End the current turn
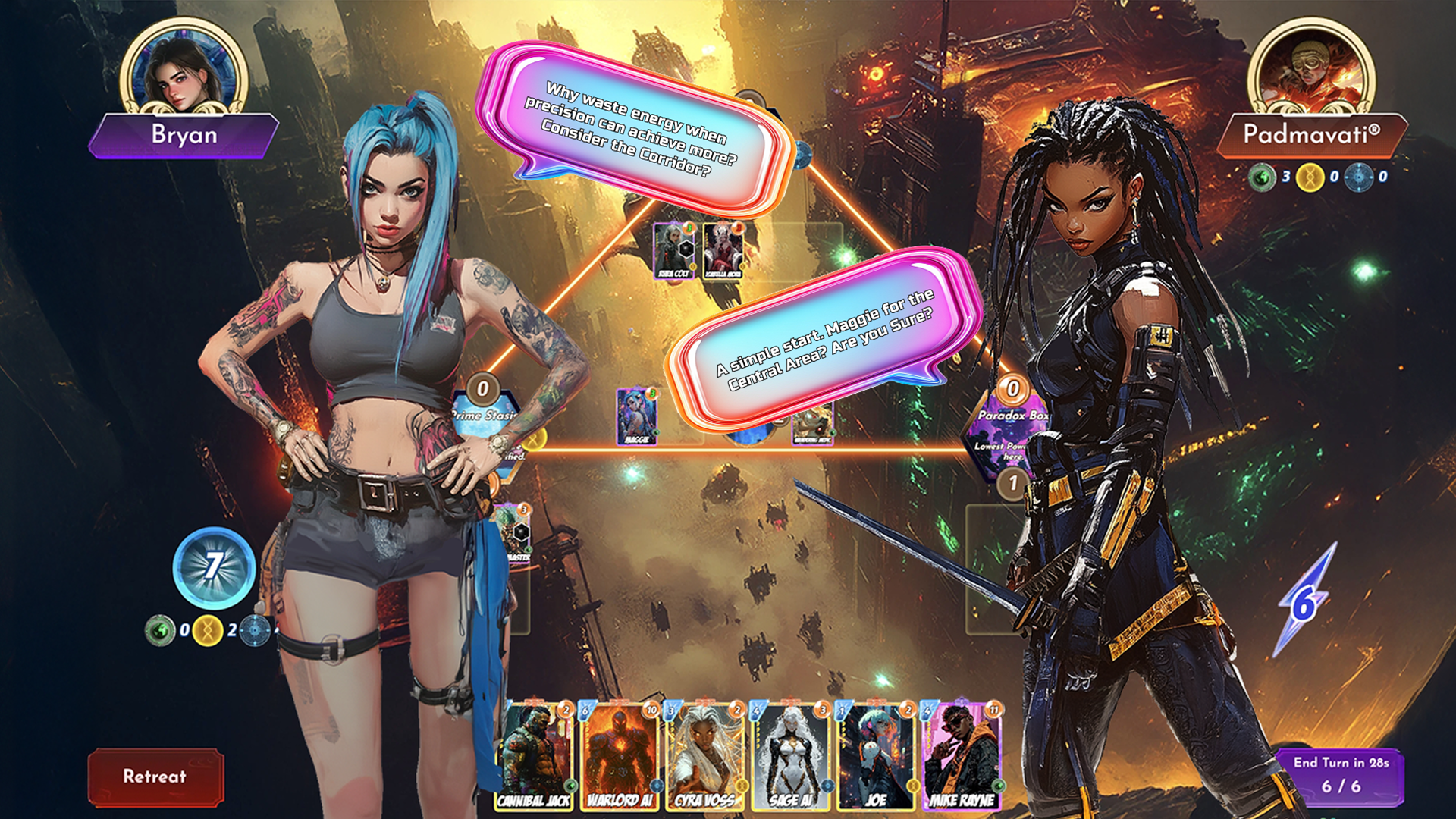This screenshot has height=819, width=1456. tap(1340, 775)
